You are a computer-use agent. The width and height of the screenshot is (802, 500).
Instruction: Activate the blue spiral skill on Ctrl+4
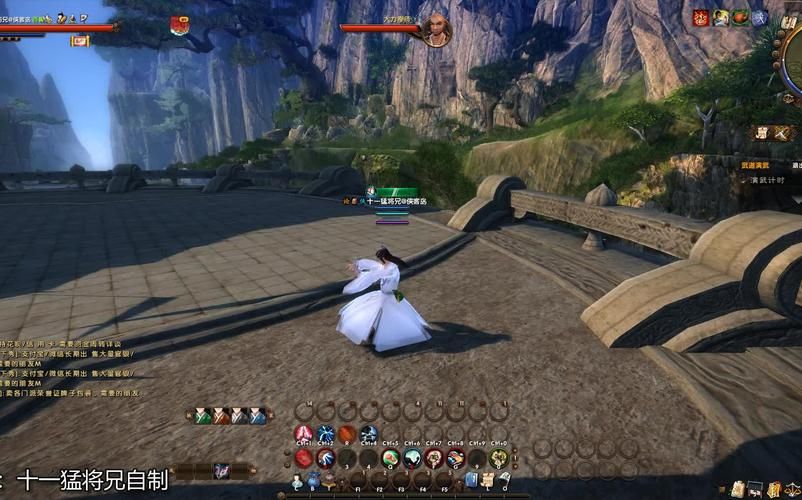[x=369, y=434]
